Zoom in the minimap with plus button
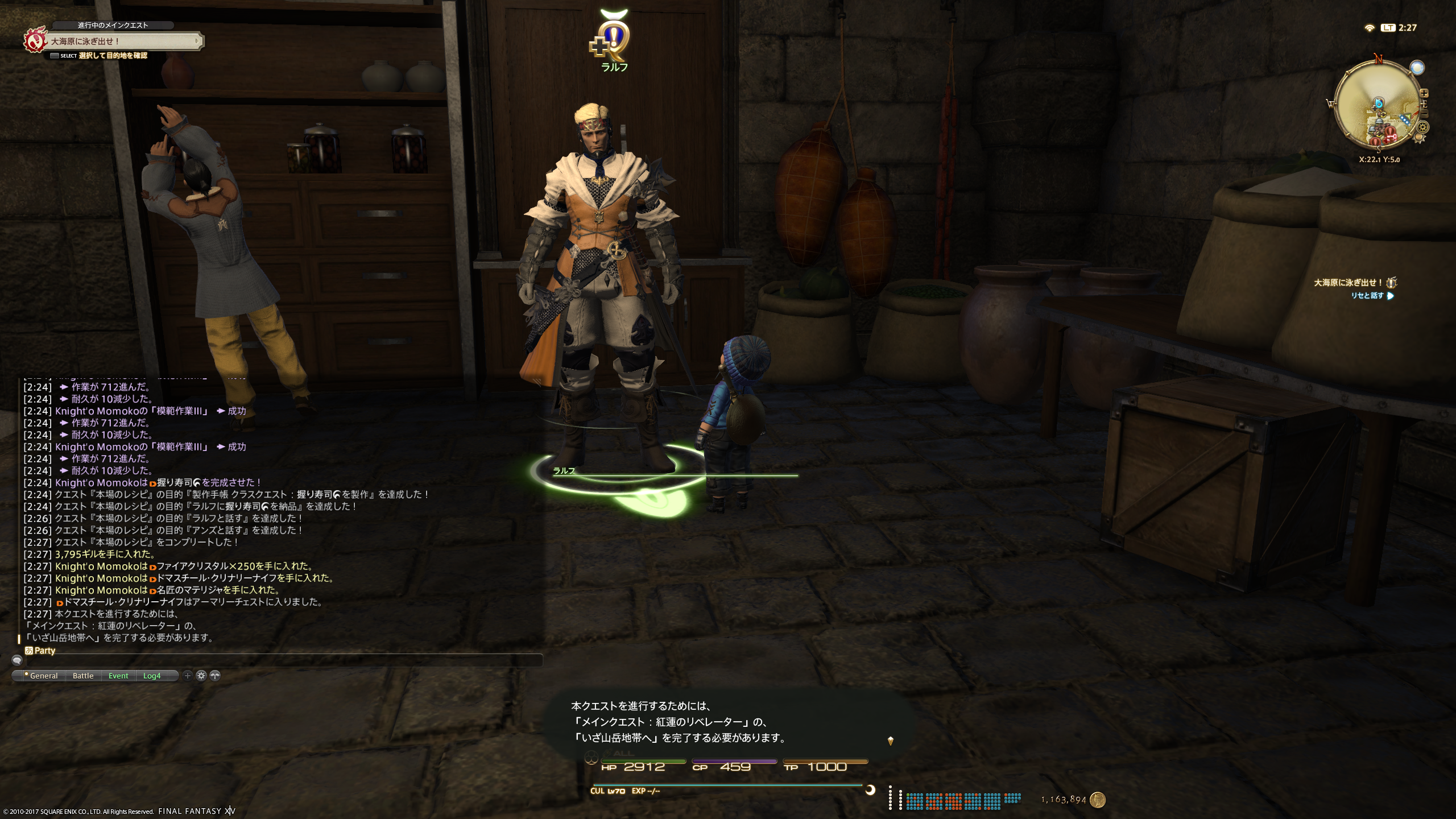 1424,93
